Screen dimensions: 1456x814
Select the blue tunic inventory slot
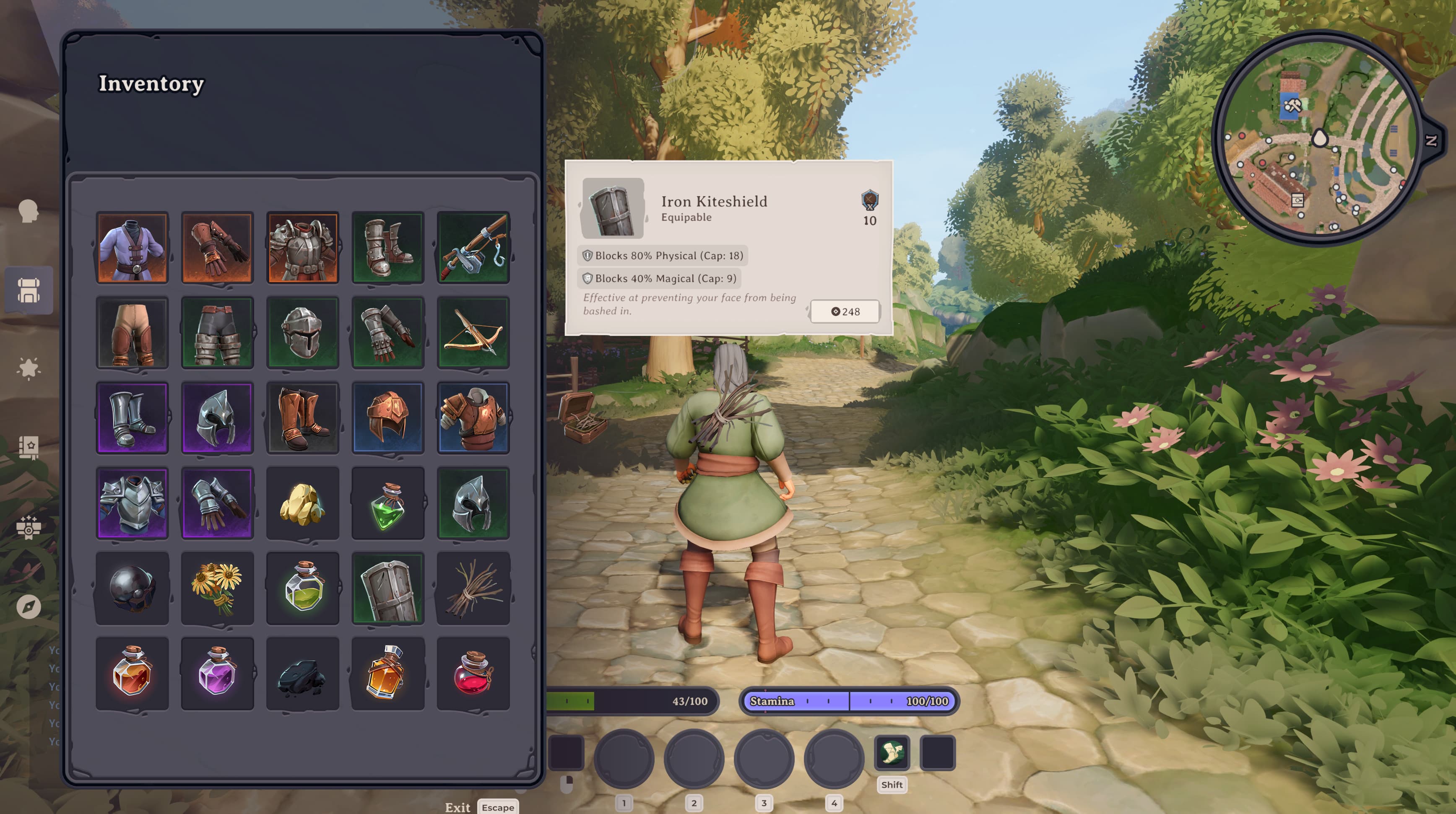click(132, 247)
